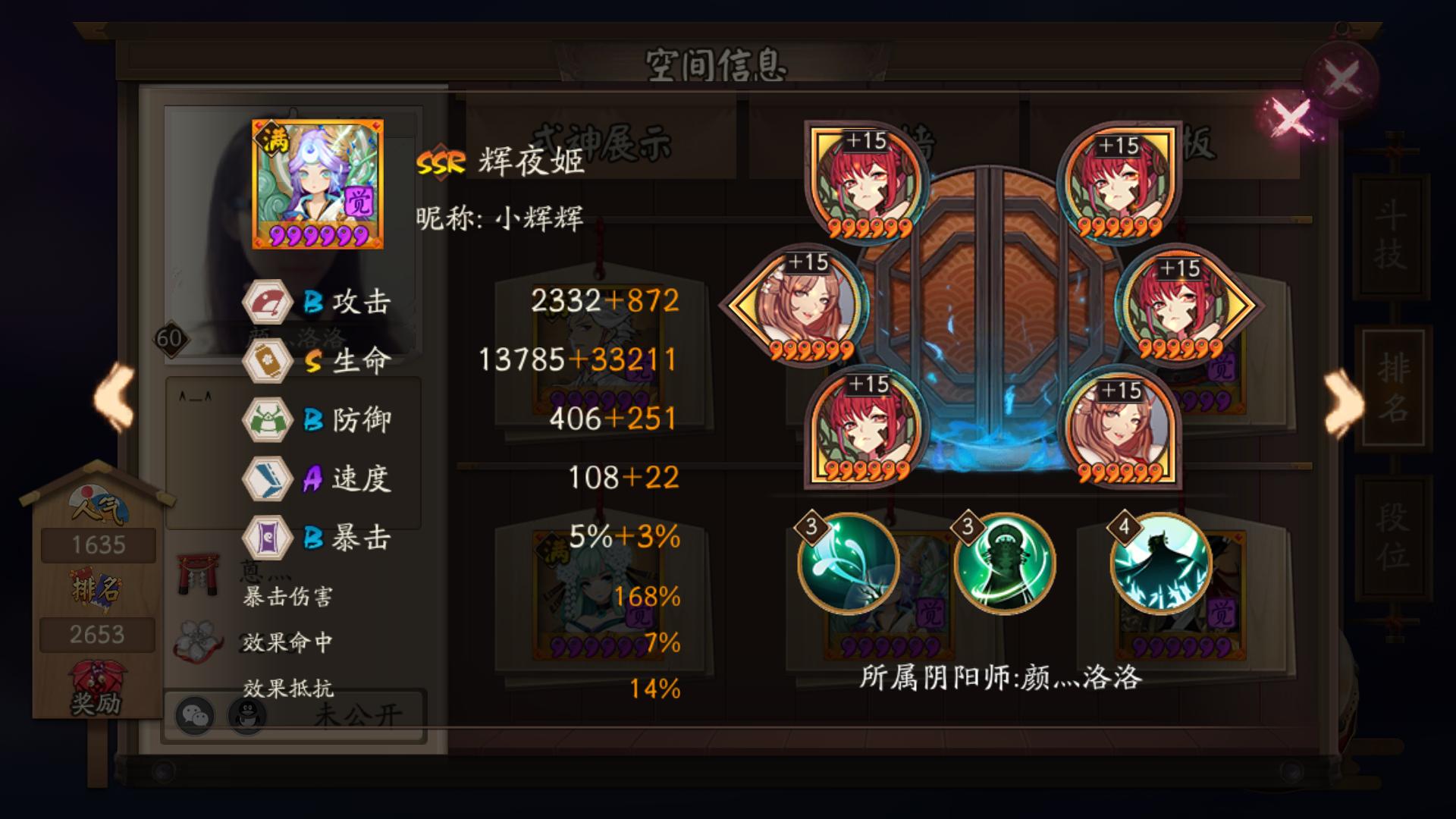Screen dimensions: 1456x819
Task: Select the 防御 defense armor icon
Action: pyautogui.click(x=267, y=419)
